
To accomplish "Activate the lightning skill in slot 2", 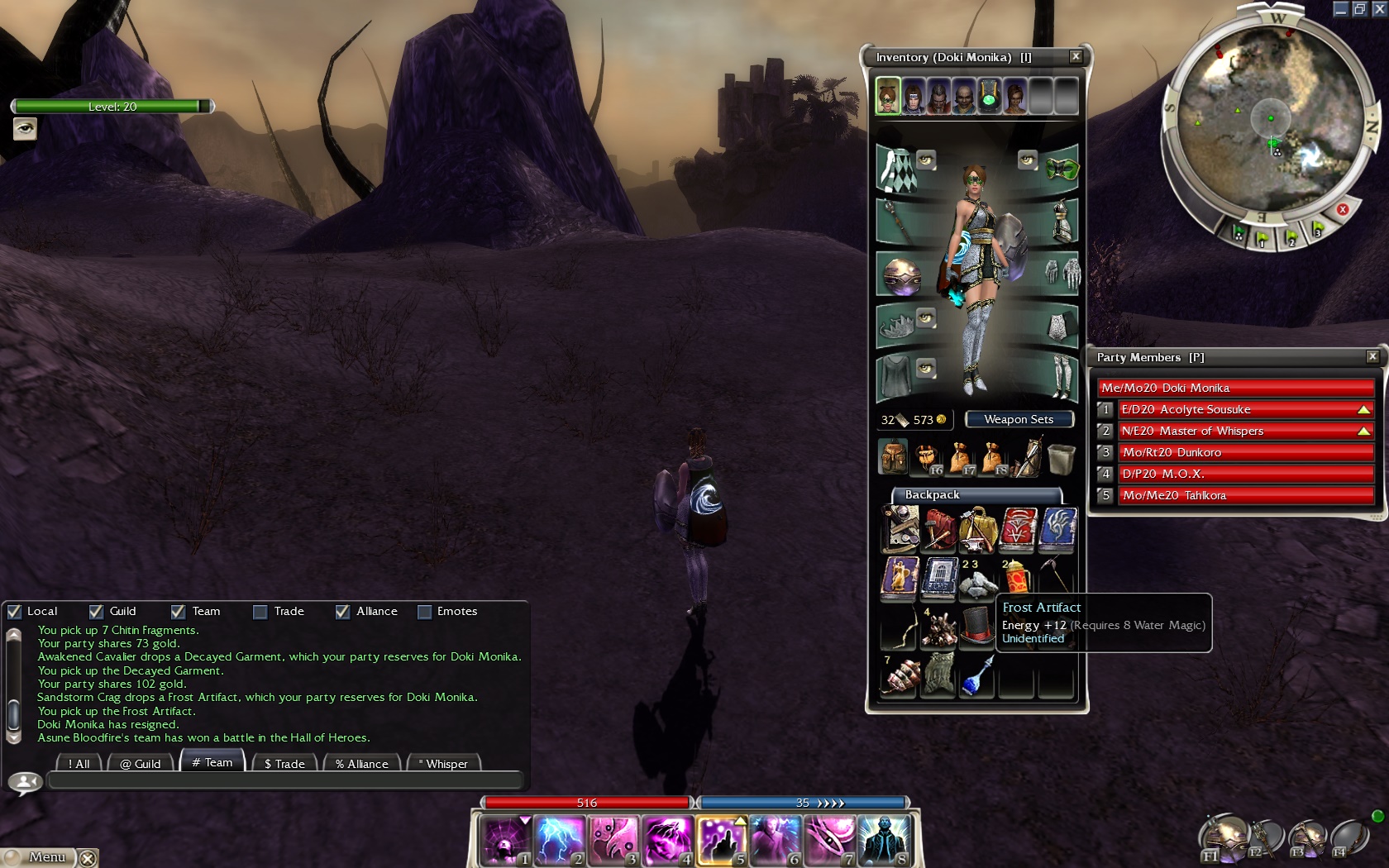I will (560, 840).
